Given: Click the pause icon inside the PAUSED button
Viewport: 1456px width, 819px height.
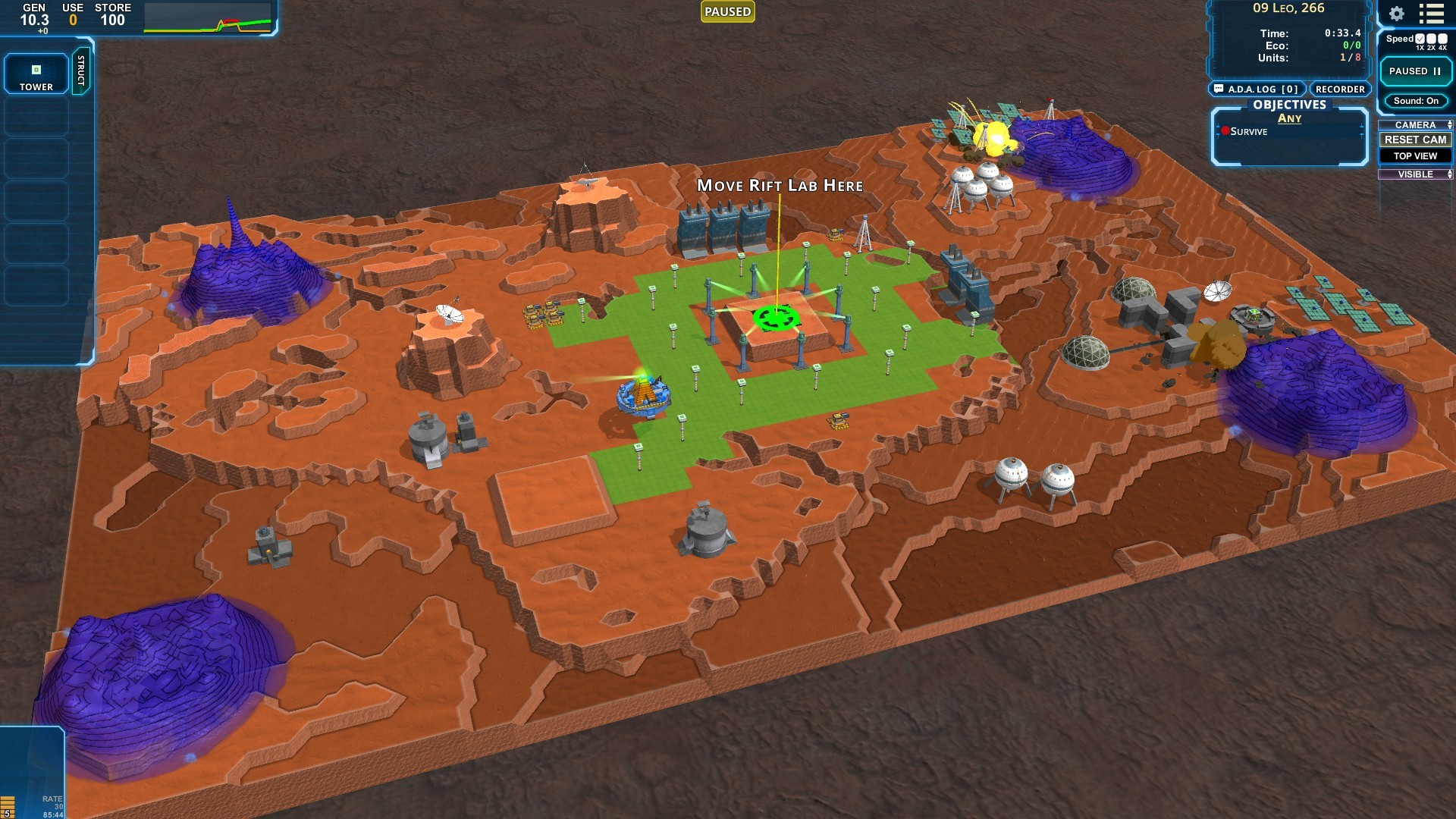Looking at the screenshot, I should tap(1436, 71).
